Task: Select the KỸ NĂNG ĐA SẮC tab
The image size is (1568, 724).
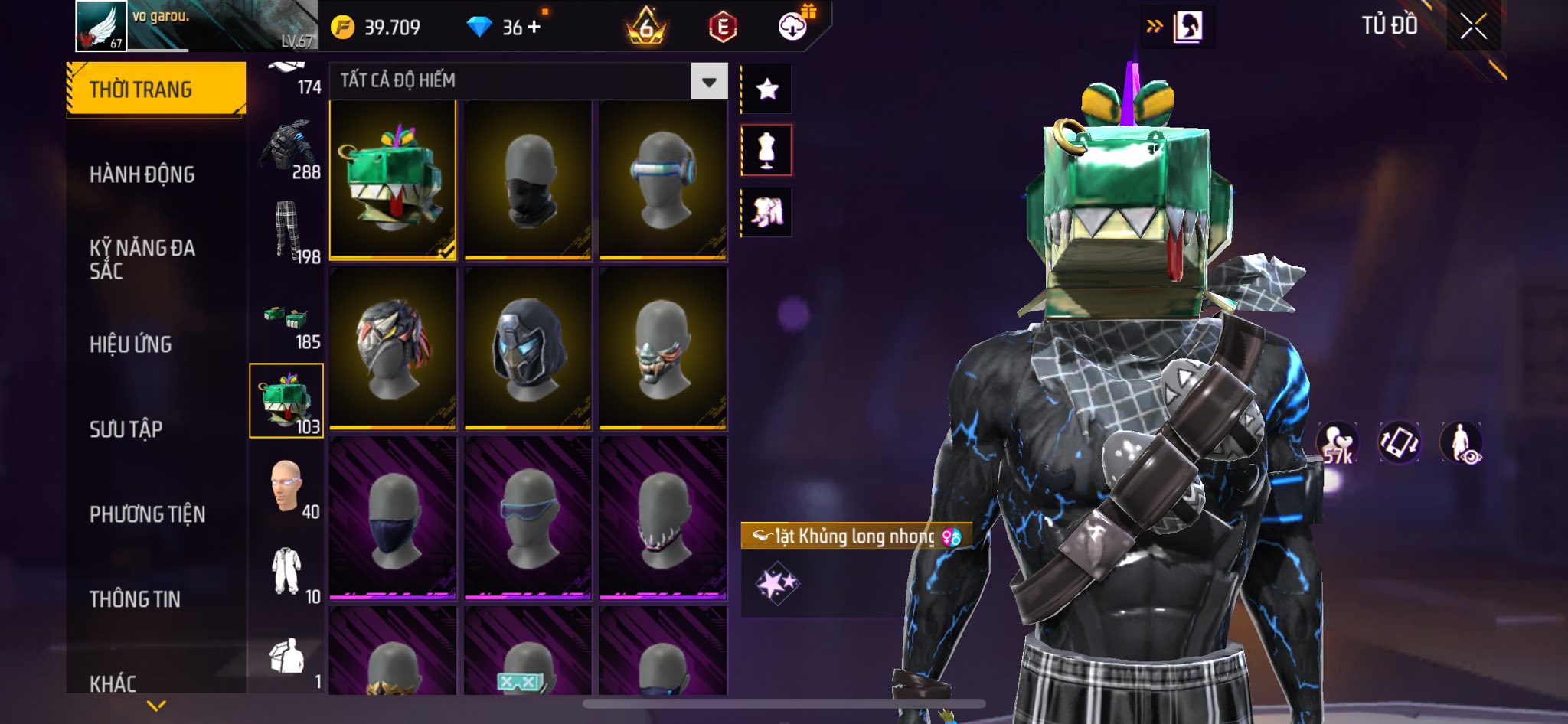Action: pyautogui.click(x=142, y=259)
